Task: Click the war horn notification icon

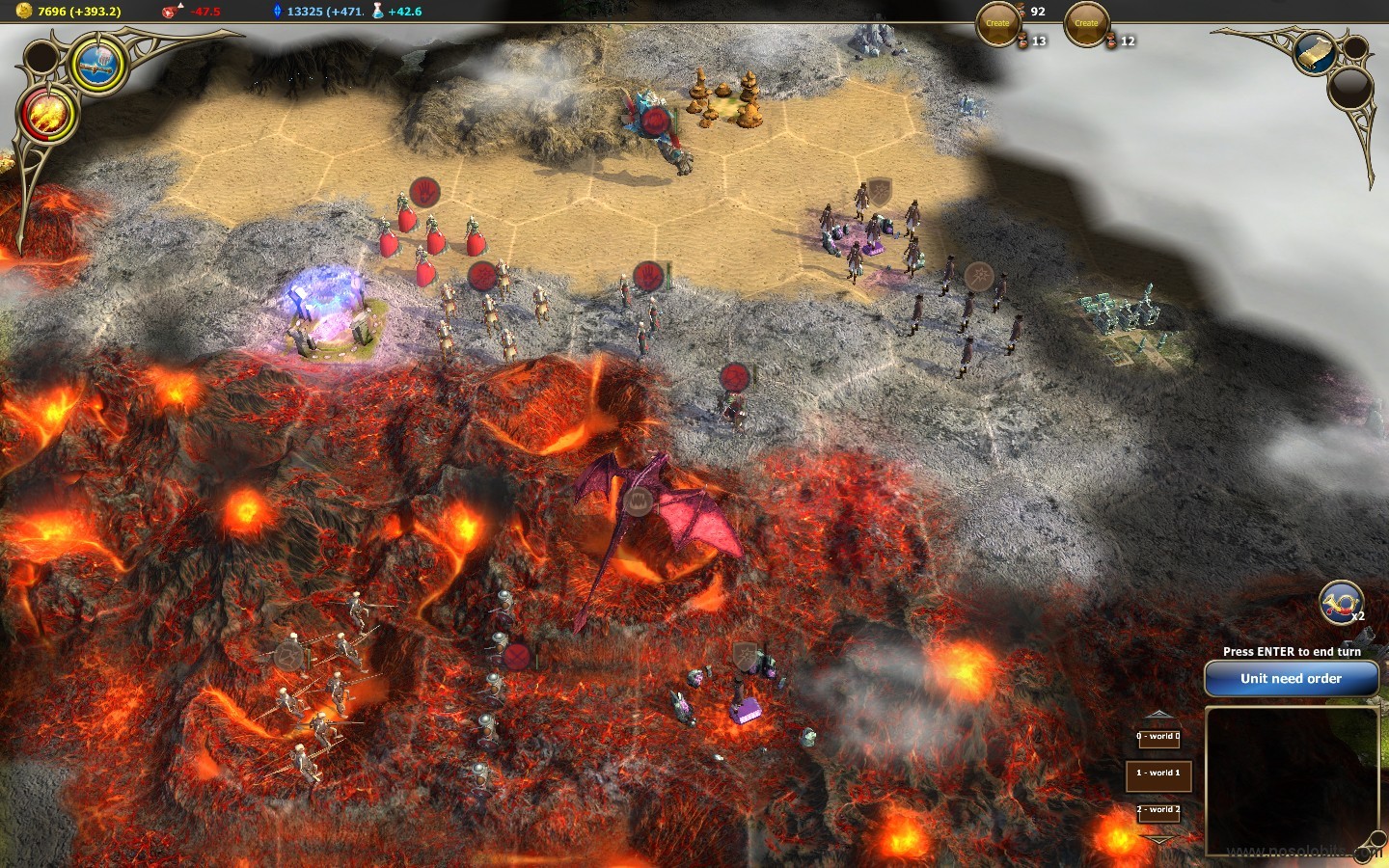Action: pos(1341,603)
